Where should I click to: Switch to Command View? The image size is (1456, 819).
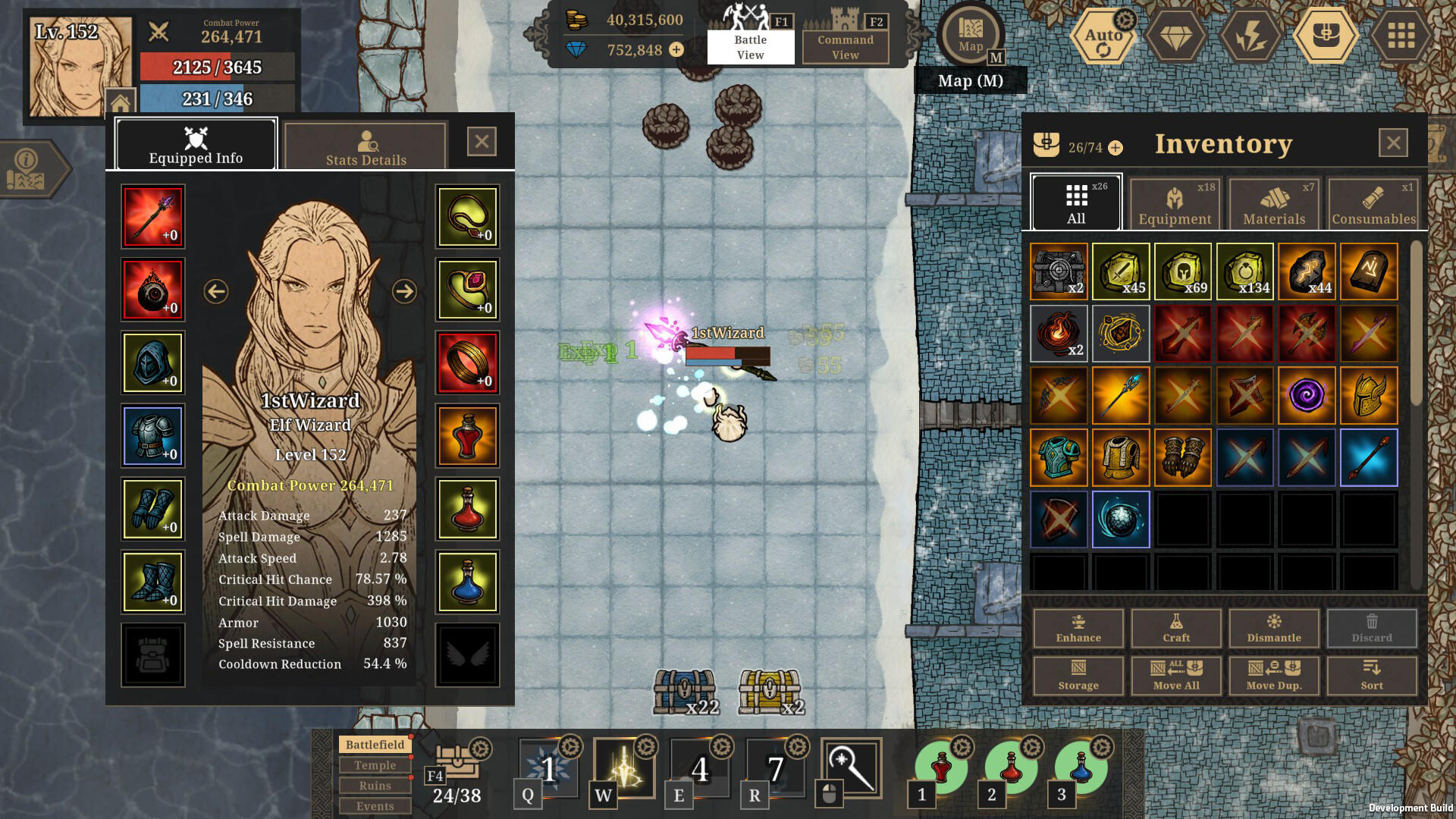[844, 45]
